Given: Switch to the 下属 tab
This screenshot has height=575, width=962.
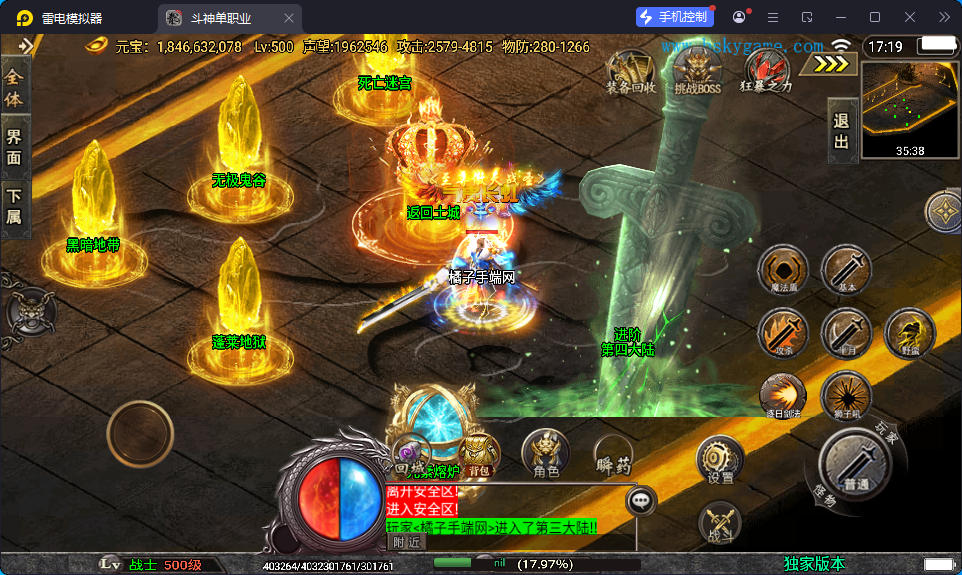Looking at the screenshot, I should pos(14,207).
